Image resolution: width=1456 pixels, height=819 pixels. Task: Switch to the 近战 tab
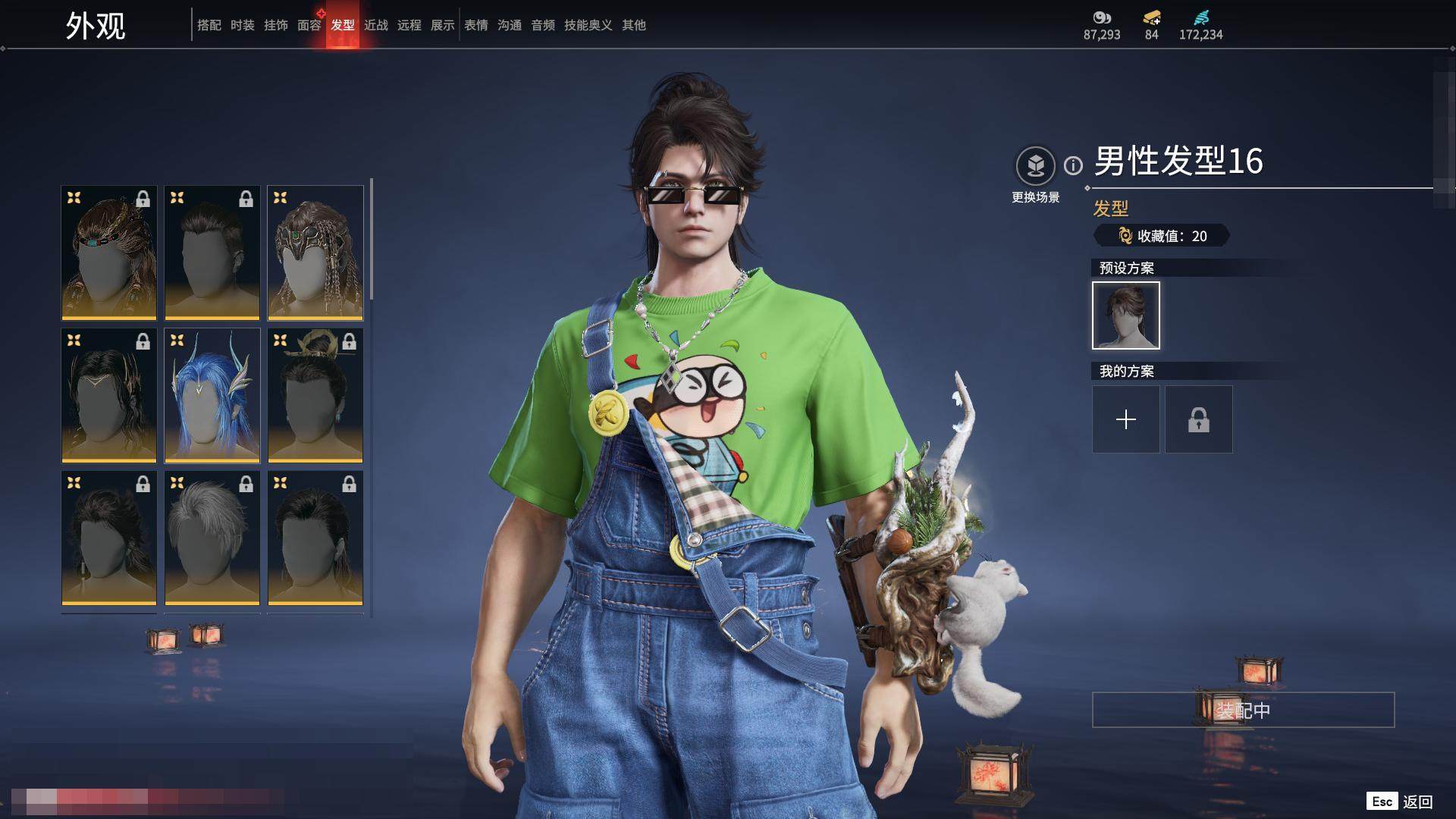(x=375, y=25)
